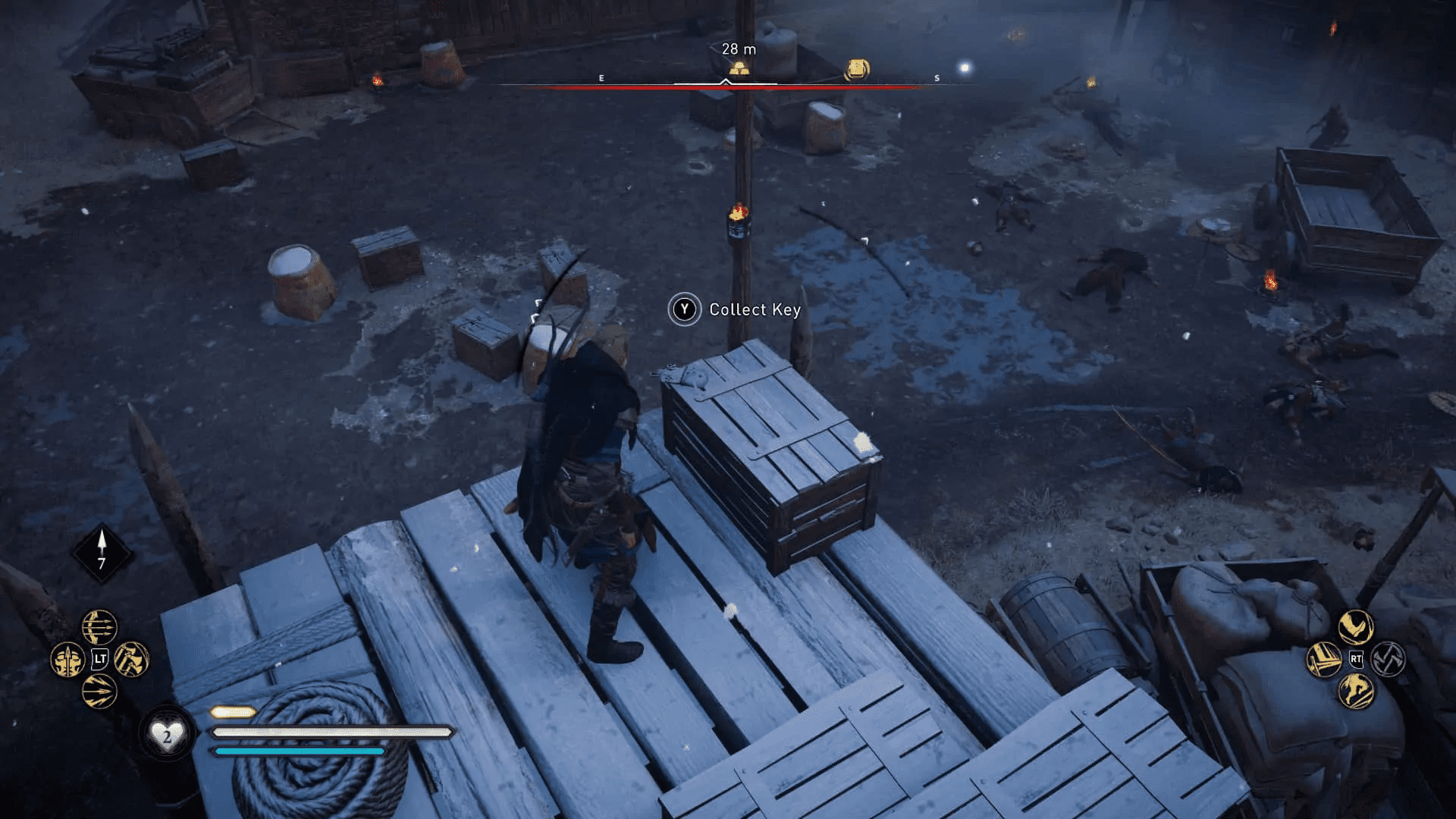The height and width of the screenshot is (819, 1456).
Task: Call the horse mount icon
Action: coord(1356,691)
